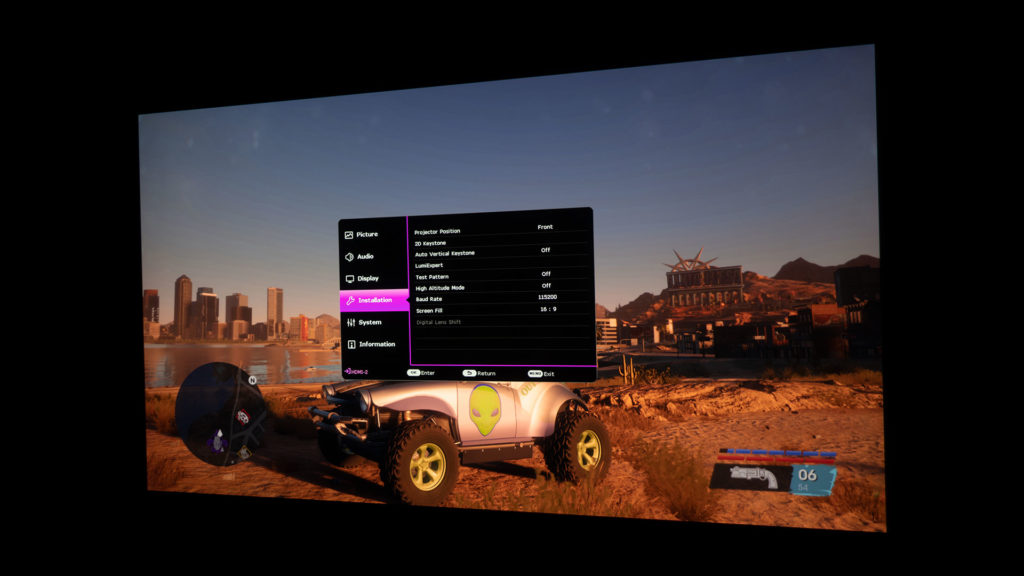The image size is (1024, 576).
Task: Choose the highlighted Installation section
Action: 374,300
